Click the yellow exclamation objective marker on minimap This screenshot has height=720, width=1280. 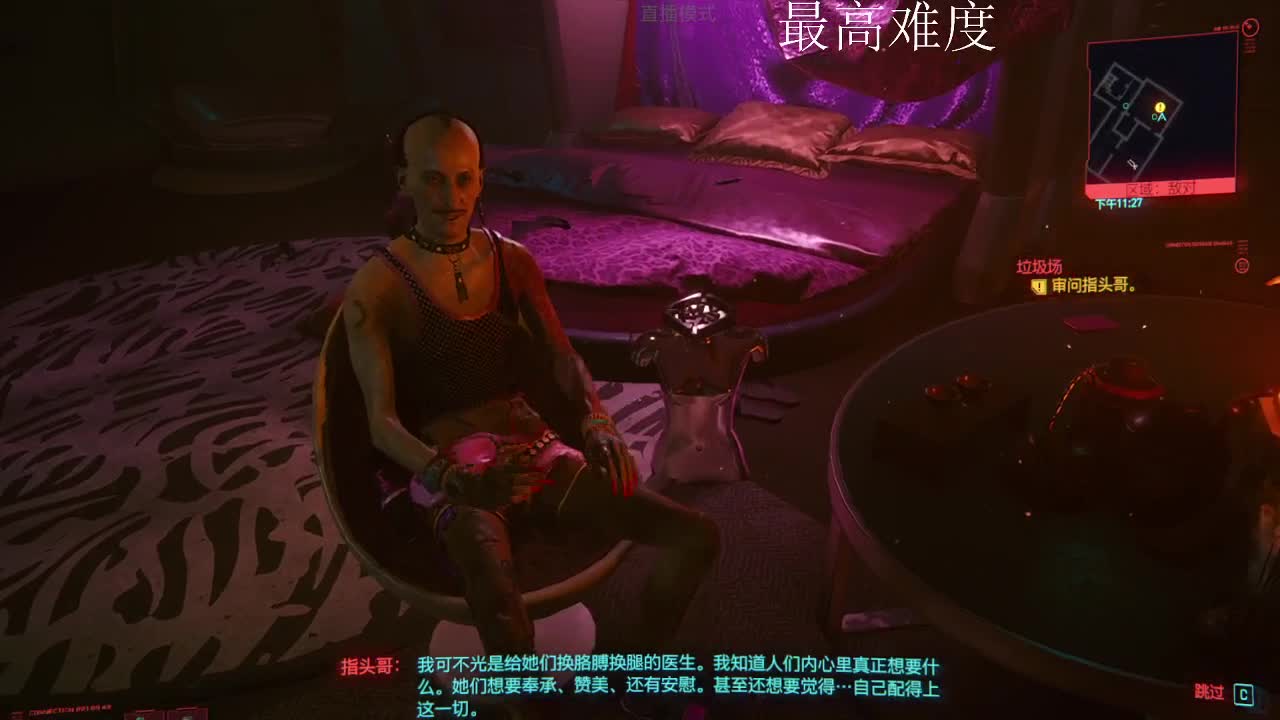point(1160,107)
